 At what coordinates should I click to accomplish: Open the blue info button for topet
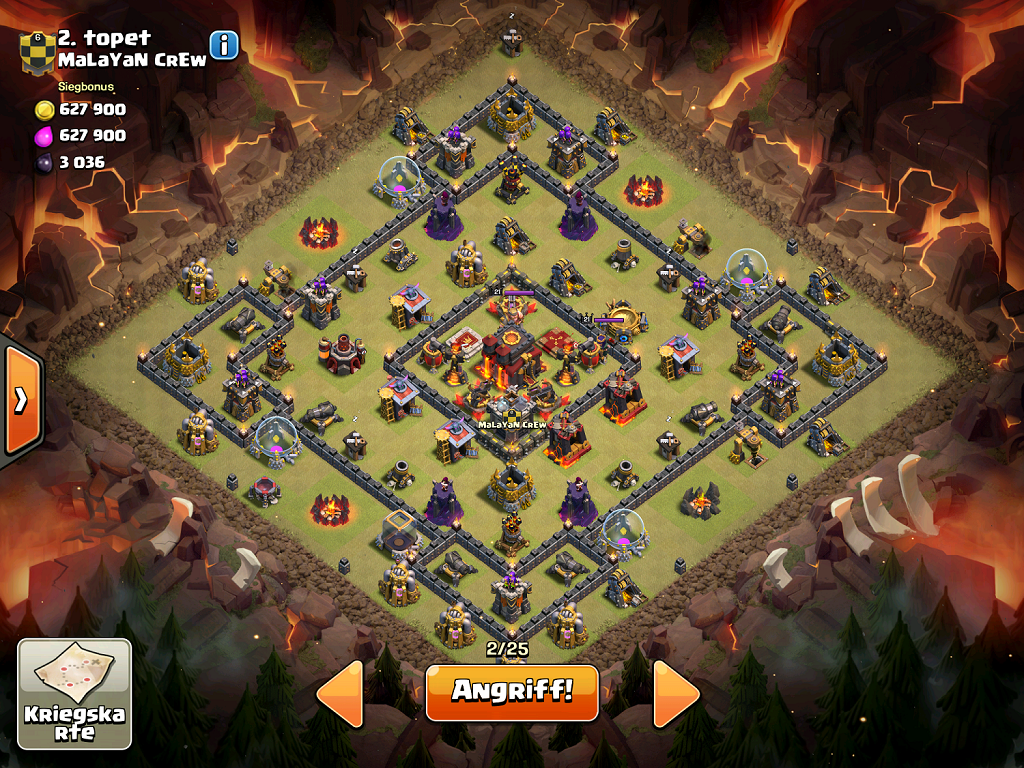tap(224, 45)
